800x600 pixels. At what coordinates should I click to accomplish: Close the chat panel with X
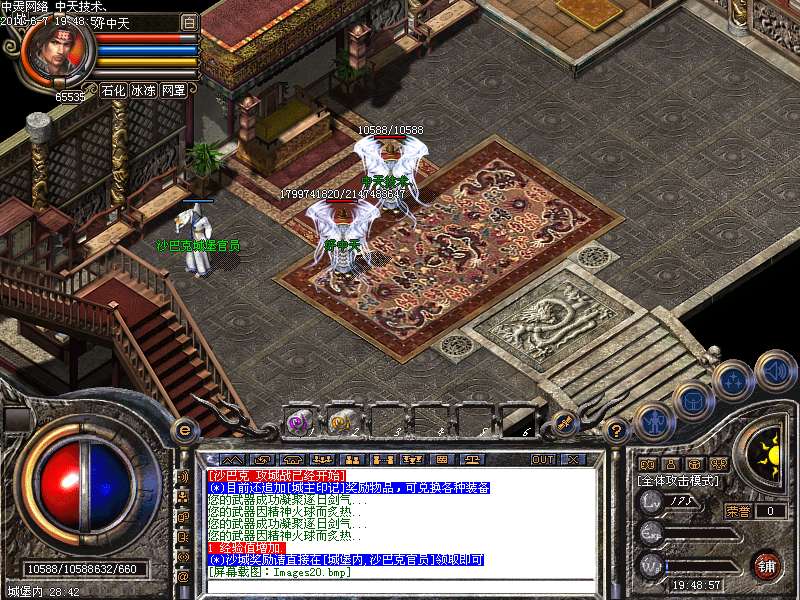[573, 459]
